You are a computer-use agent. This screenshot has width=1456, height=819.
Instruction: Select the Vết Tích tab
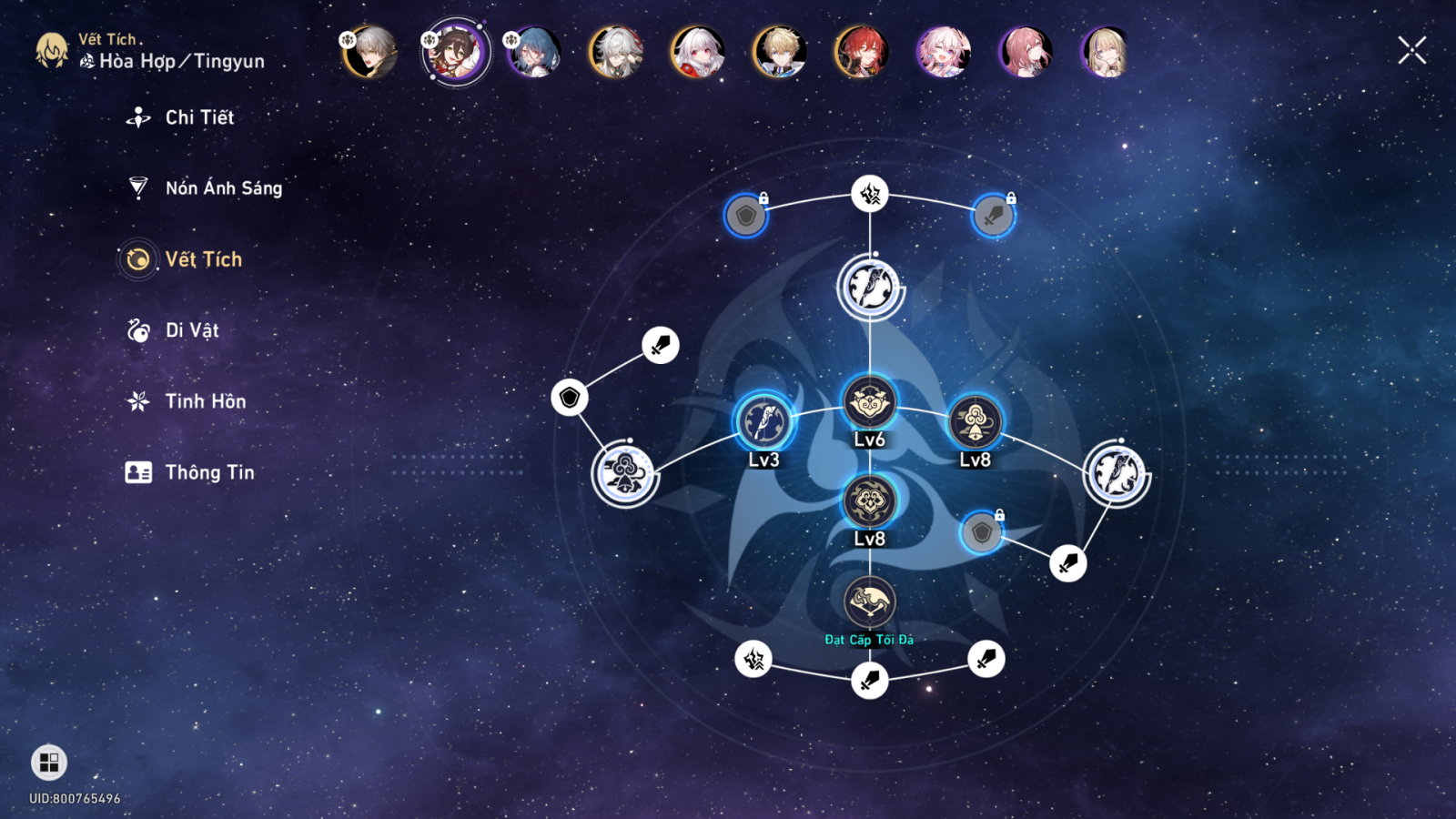point(203,259)
